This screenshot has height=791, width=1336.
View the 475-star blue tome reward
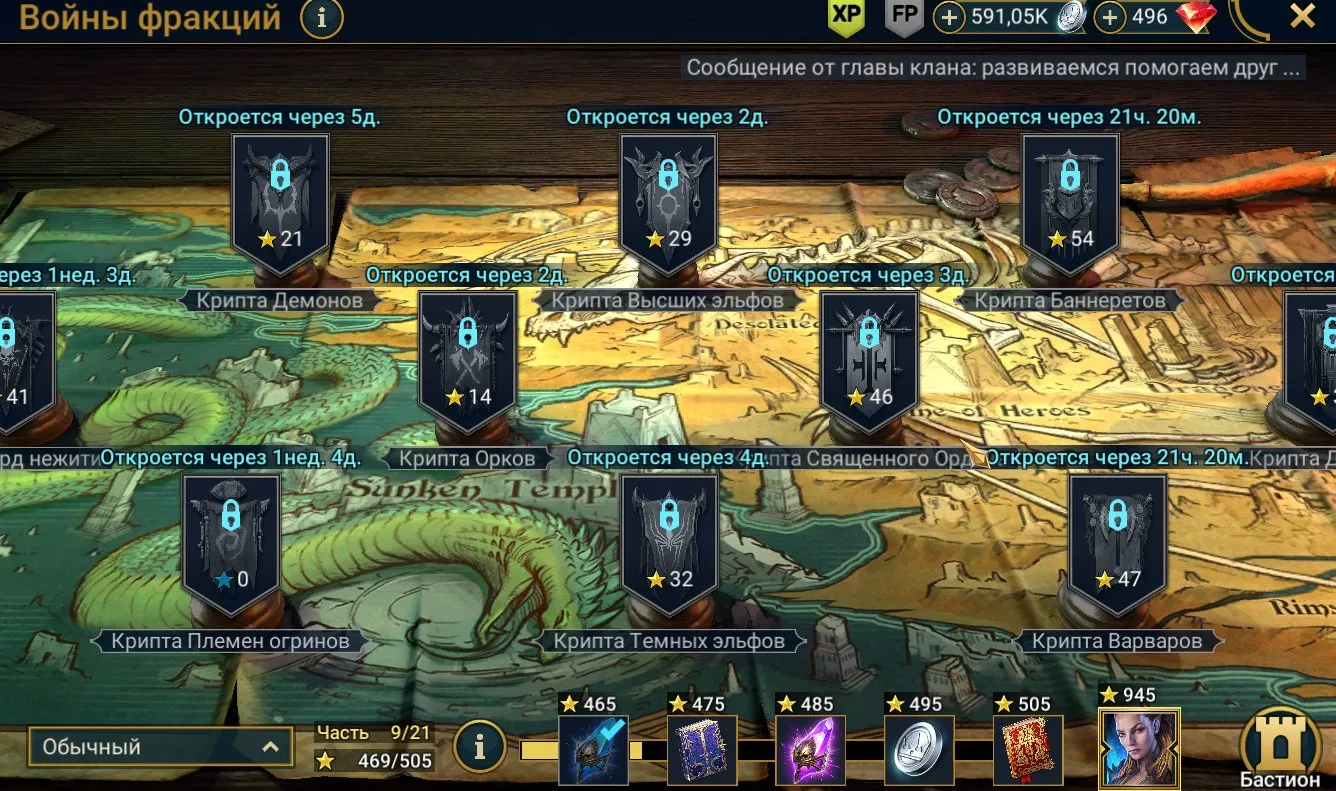[702, 749]
